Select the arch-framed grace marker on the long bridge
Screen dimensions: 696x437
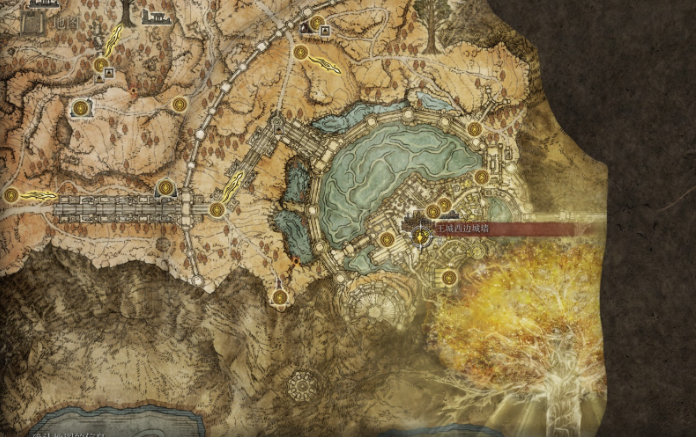pyautogui.click(x=166, y=187)
